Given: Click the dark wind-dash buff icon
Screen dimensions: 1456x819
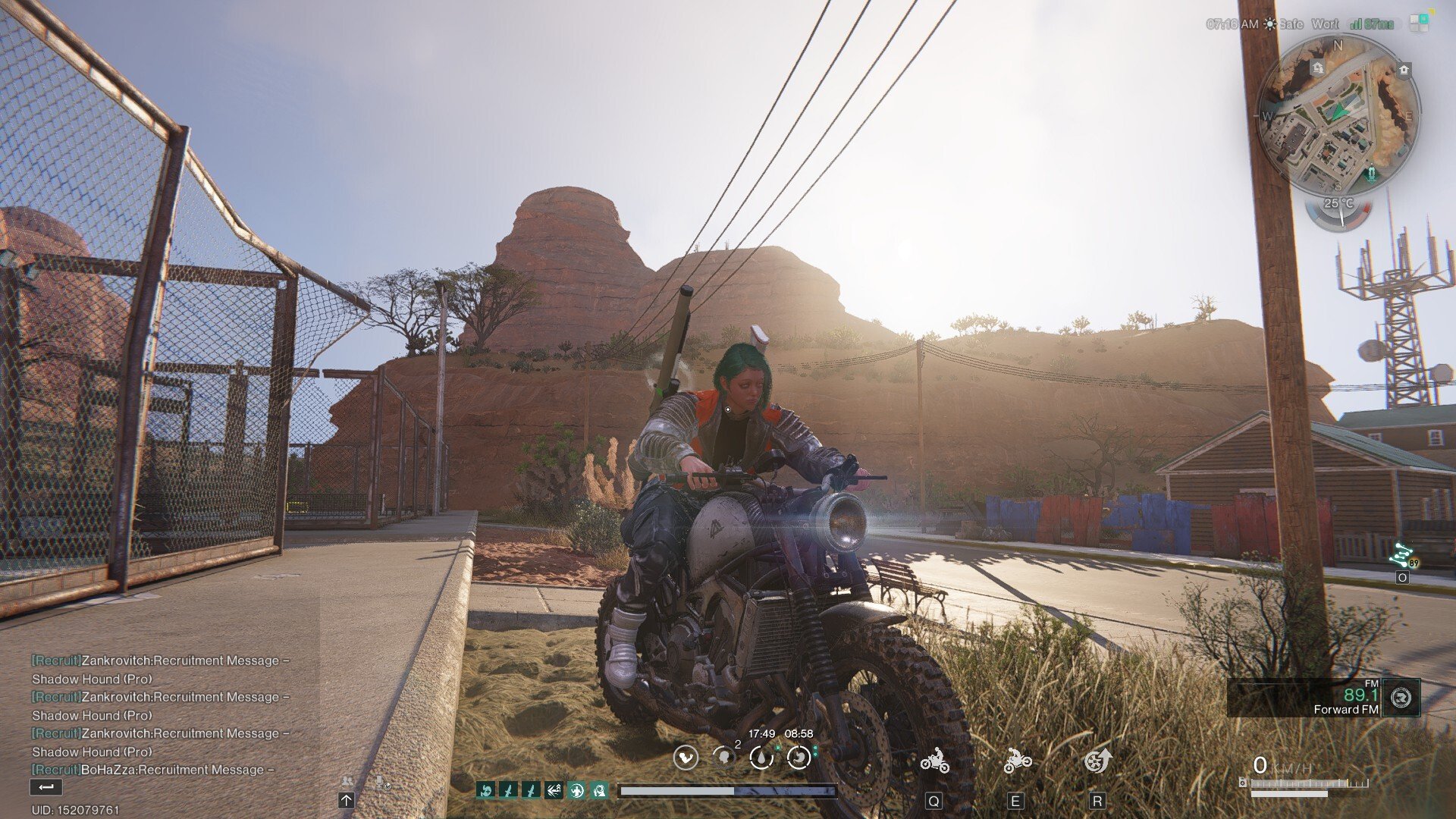Looking at the screenshot, I should 554,791.
